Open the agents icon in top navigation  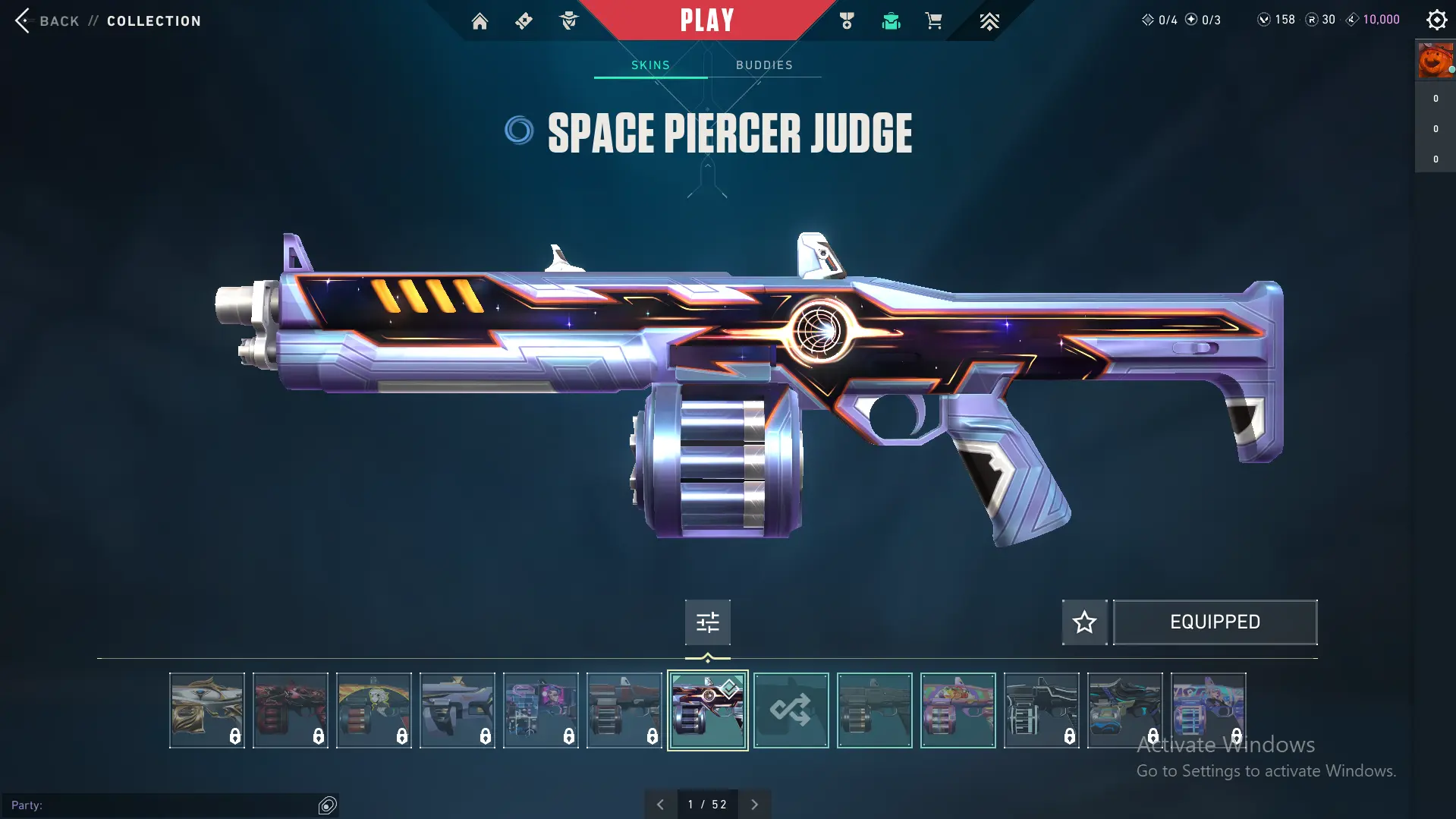[x=568, y=21]
